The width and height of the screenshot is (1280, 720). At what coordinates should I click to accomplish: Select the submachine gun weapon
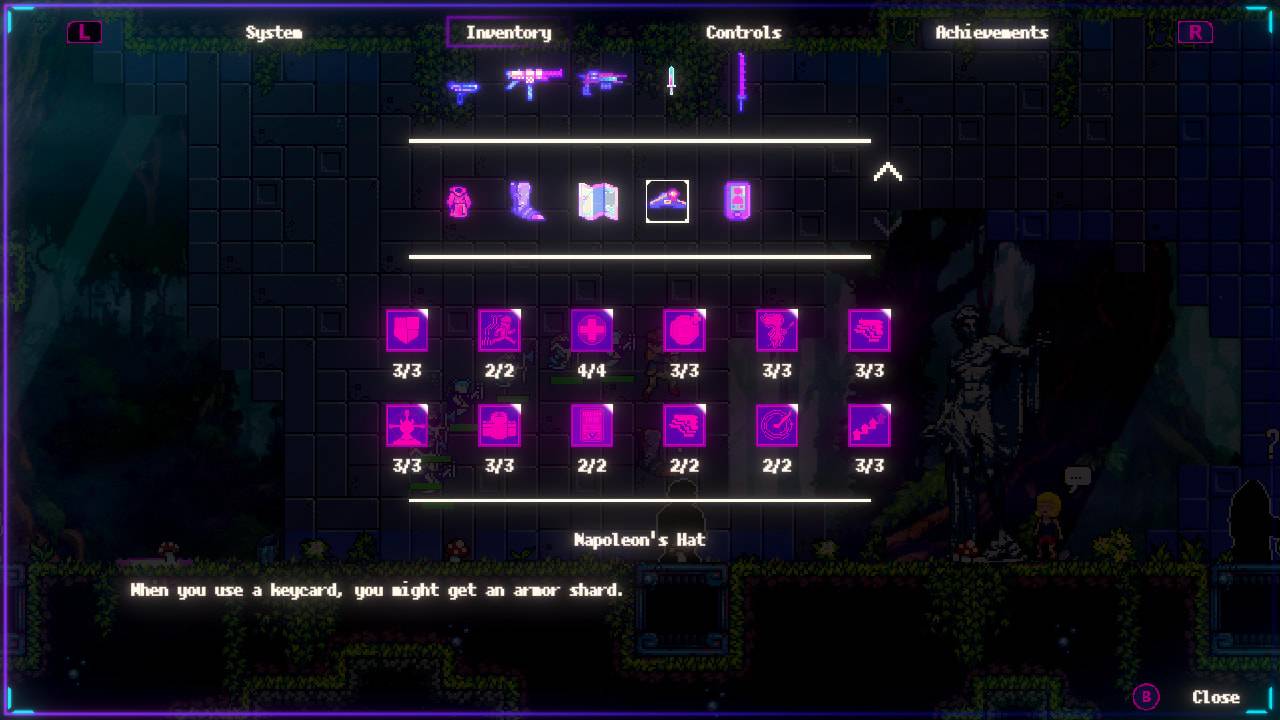[x=532, y=80]
